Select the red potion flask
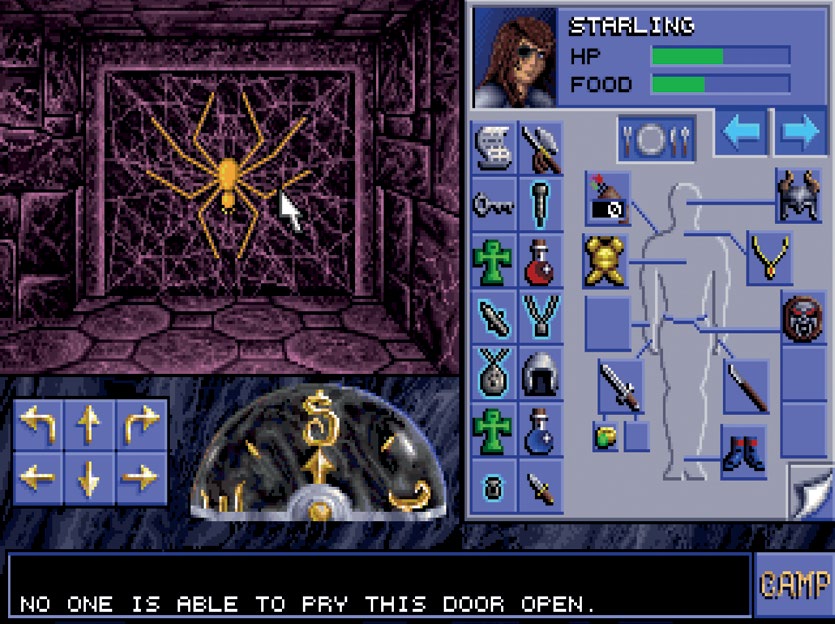Screen dimensions: 835x624 click(x=541, y=262)
